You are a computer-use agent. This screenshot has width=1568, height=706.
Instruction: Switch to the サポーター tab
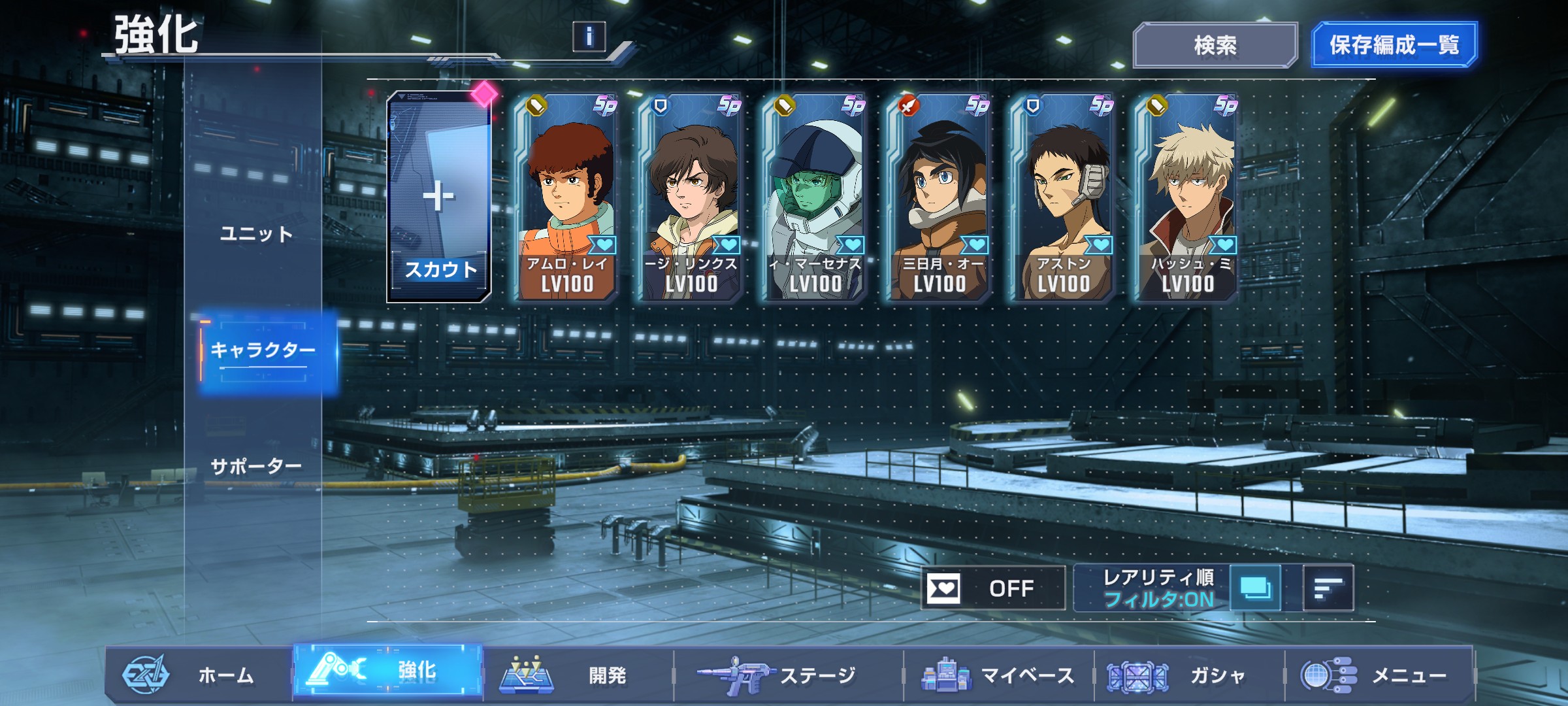click(x=256, y=467)
